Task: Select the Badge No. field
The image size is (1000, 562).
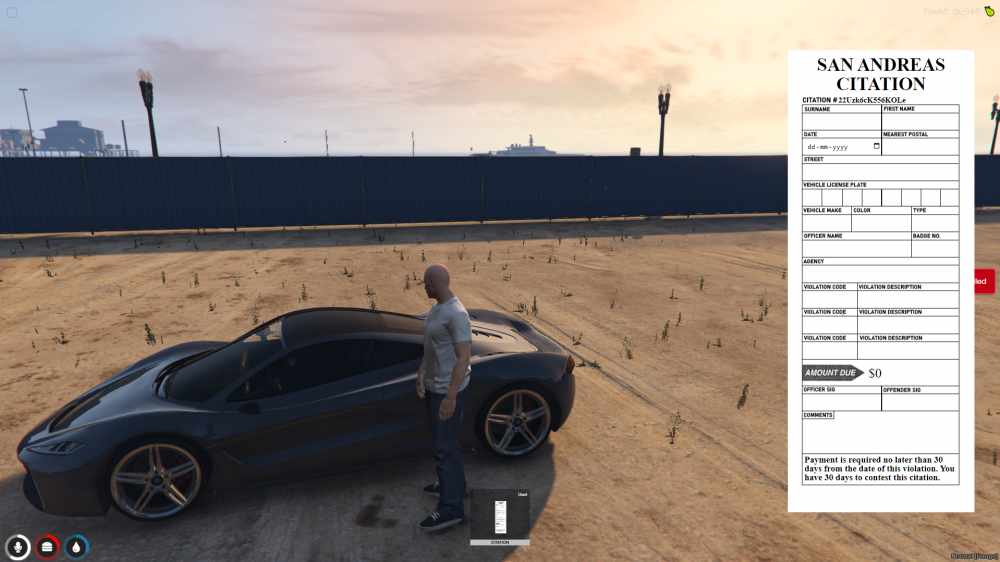Action: tap(934, 249)
